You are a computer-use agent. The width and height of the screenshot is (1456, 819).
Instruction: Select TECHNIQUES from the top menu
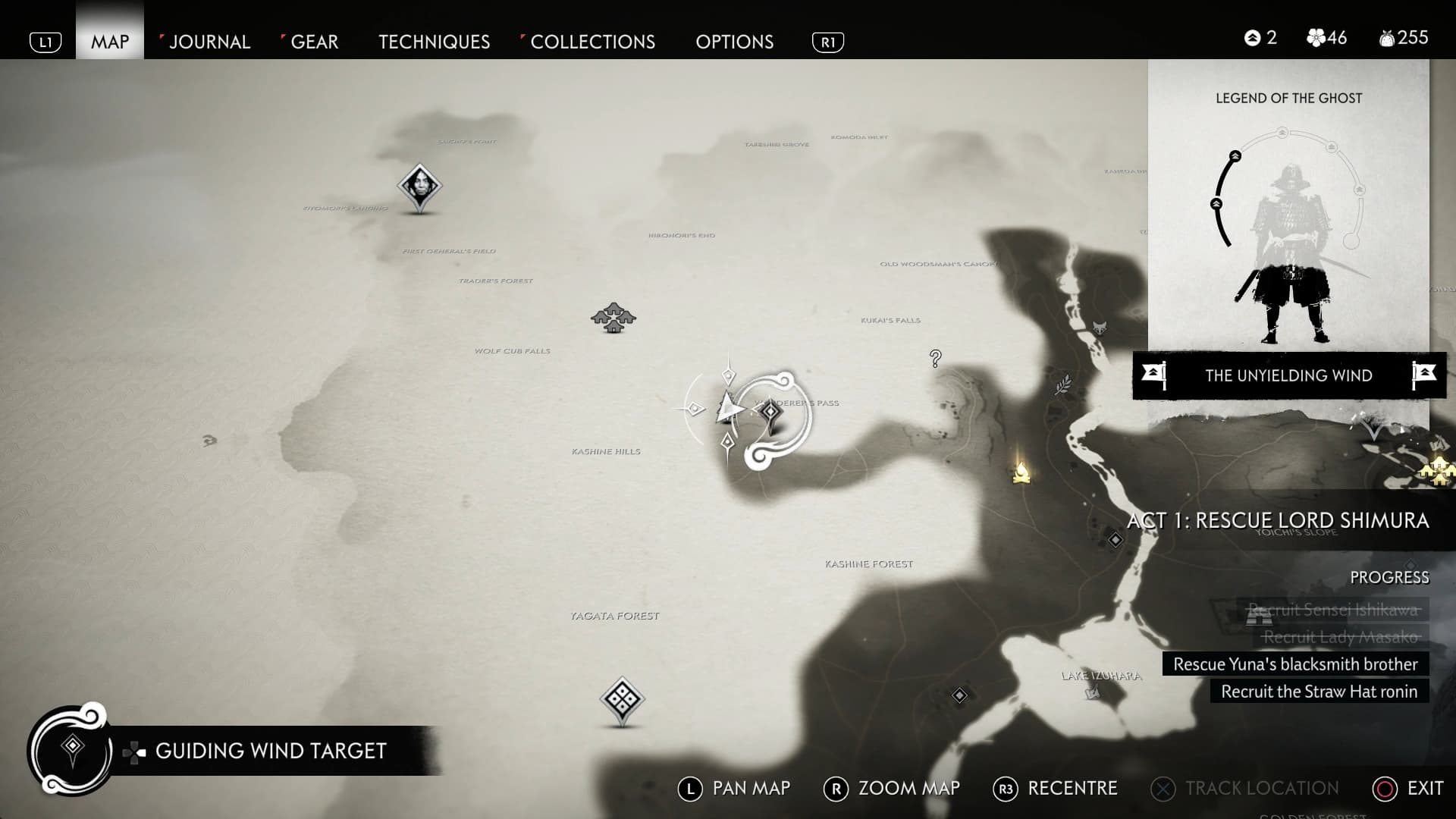pyautogui.click(x=434, y=42)
